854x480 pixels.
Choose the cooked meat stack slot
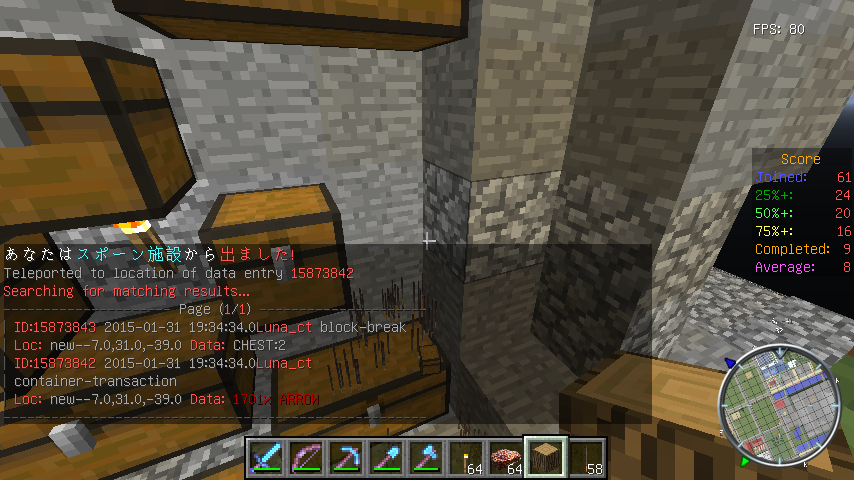pos(506,457)
